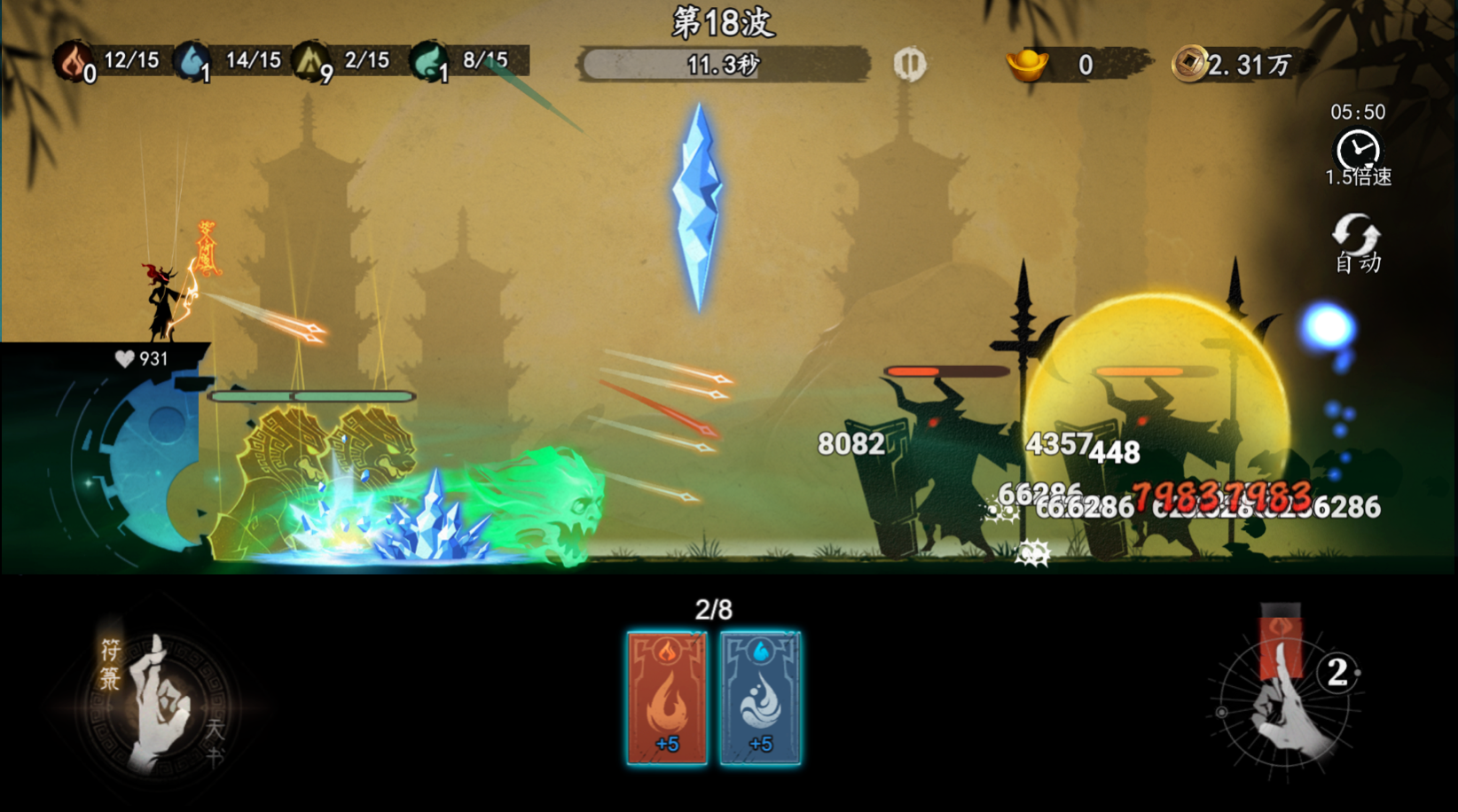Image resolution: width=1458 pixels, height=812 pixels.
Task: Click the gold ingot currency icon
Action: 1027,64
